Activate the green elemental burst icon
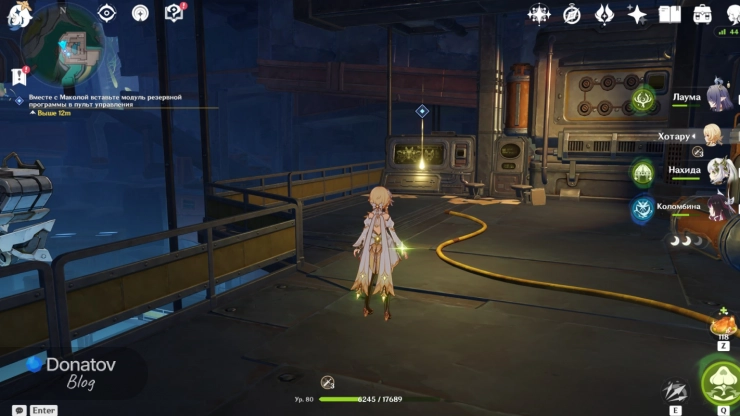Image resolution: width=740 pixels, height=416 pixels. [x=720, y=384]
